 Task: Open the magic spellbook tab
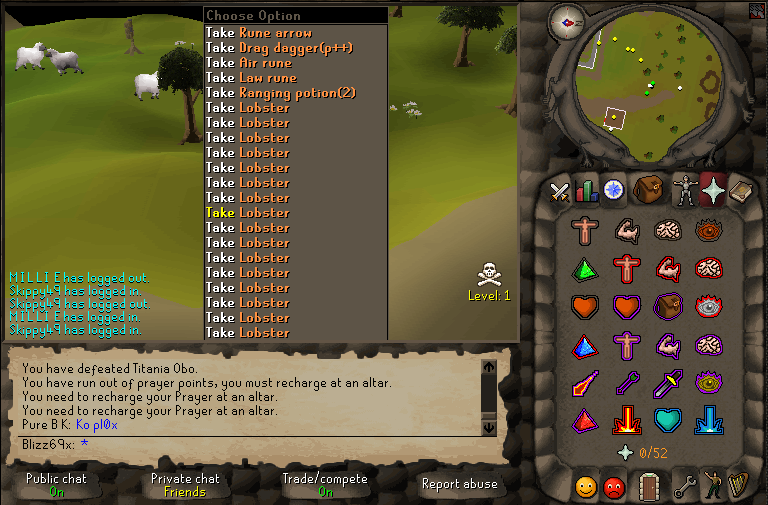pos(741,190)
